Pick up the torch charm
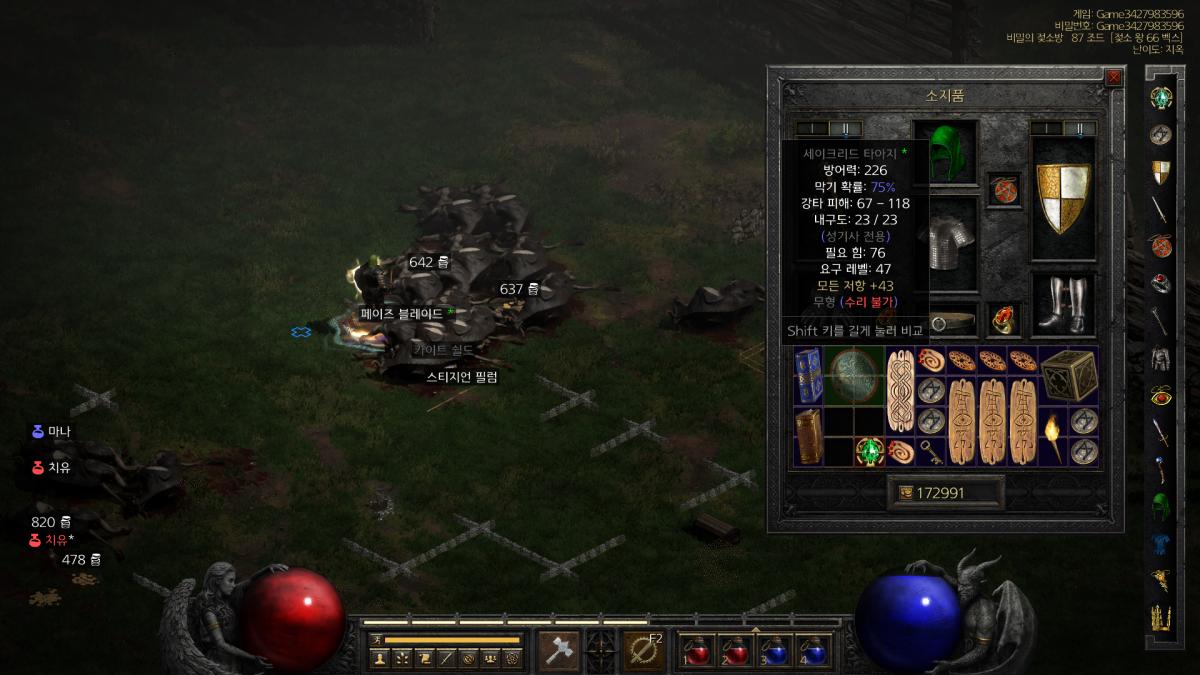Viewport: 1200px width, 675px height. pyautogui.click(x=1052, y=436)
